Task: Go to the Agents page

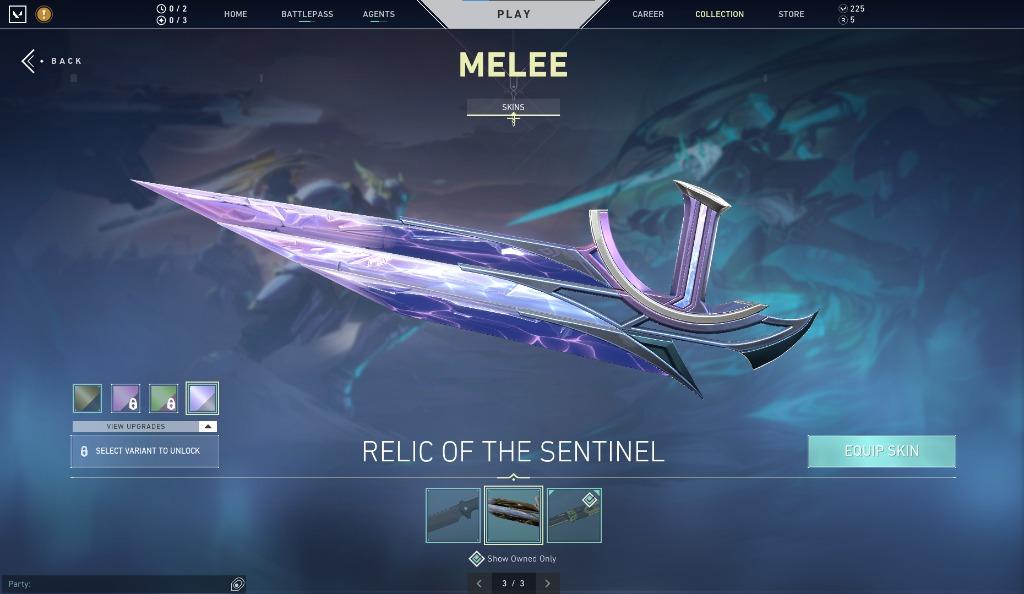Action: click(x=379, y=14)
